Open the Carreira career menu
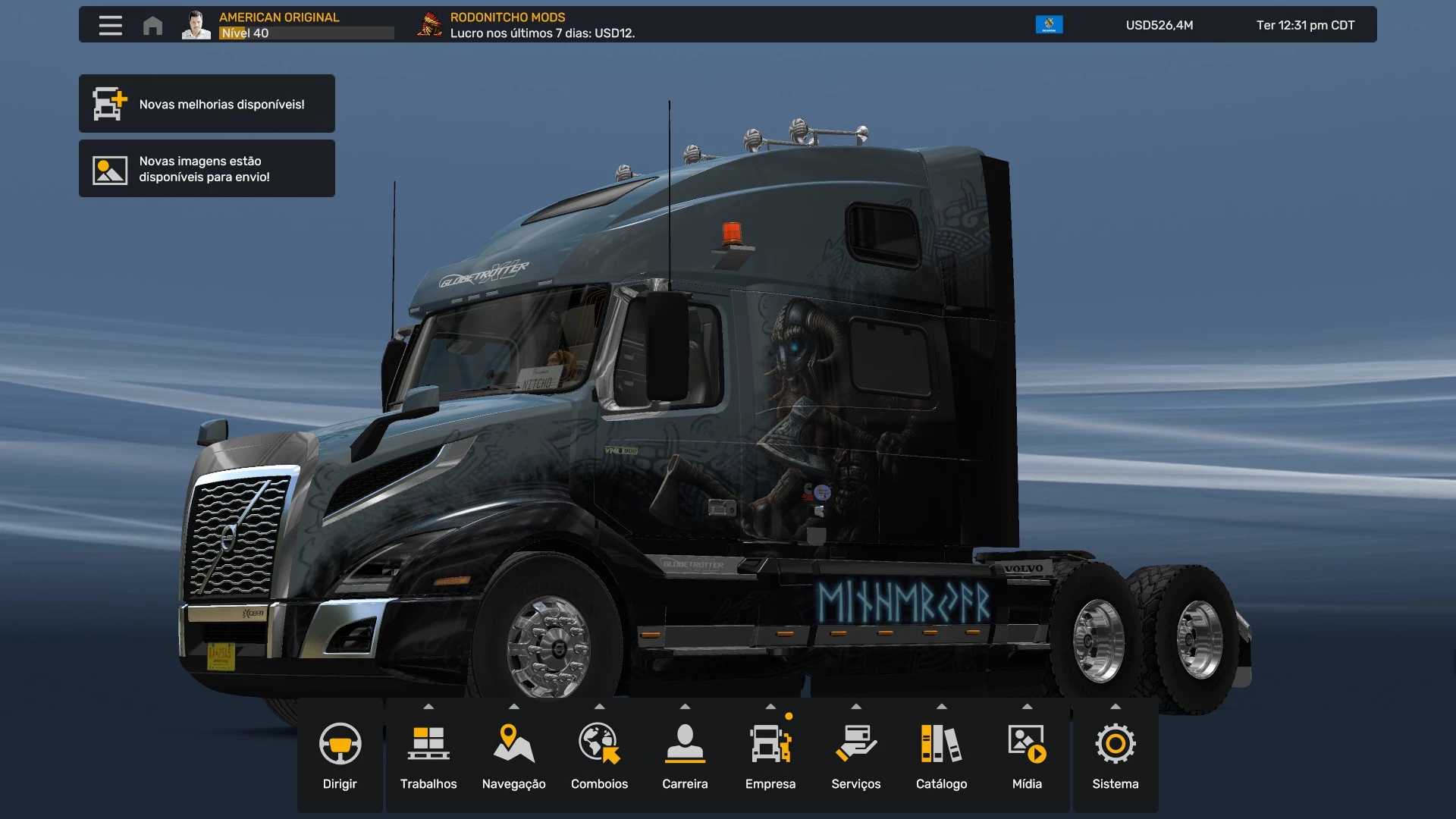The image size is (1456, 819). point(685,755)
